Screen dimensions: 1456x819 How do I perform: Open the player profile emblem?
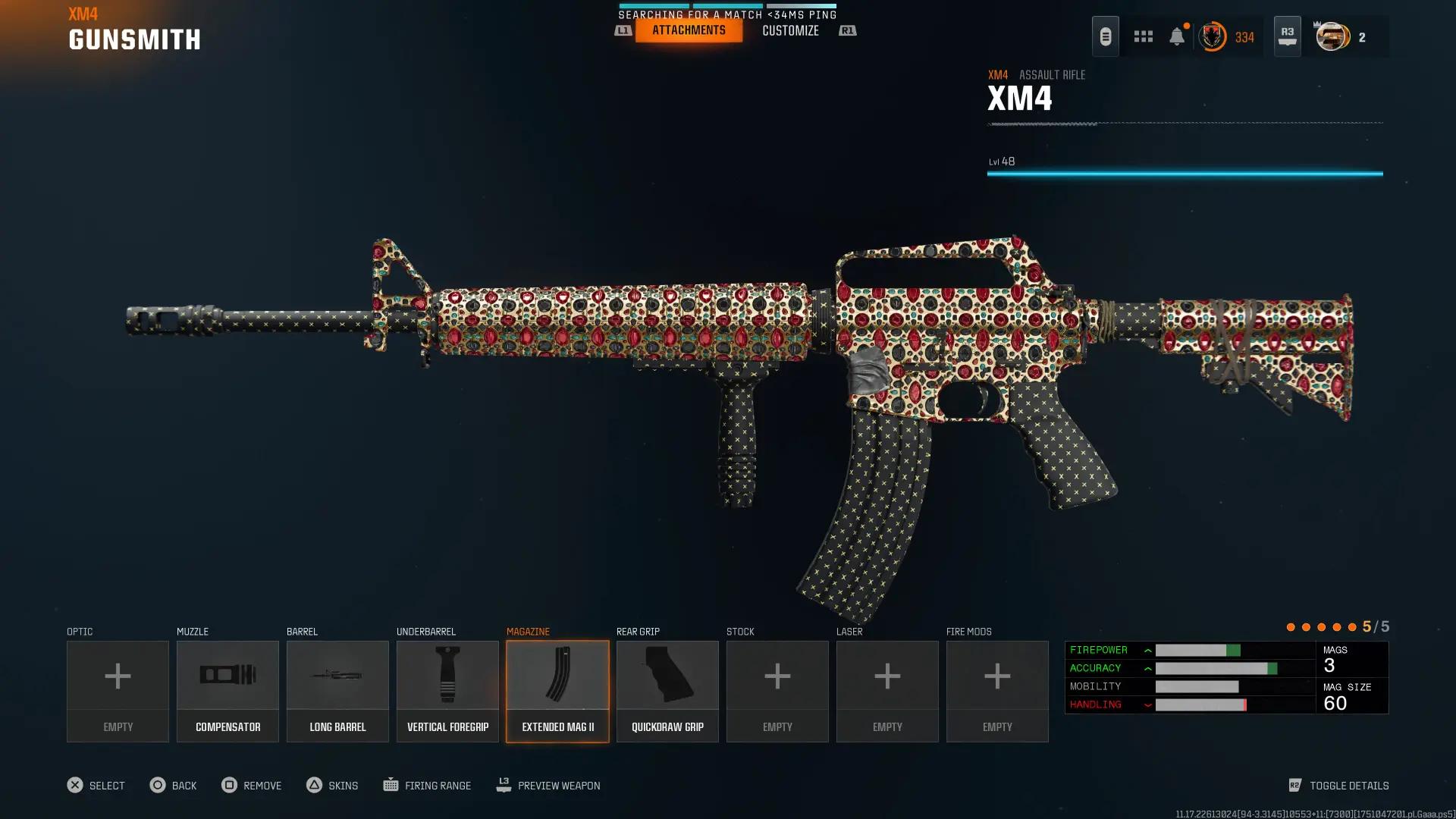pyautogui.click(x=1332, y=36)
